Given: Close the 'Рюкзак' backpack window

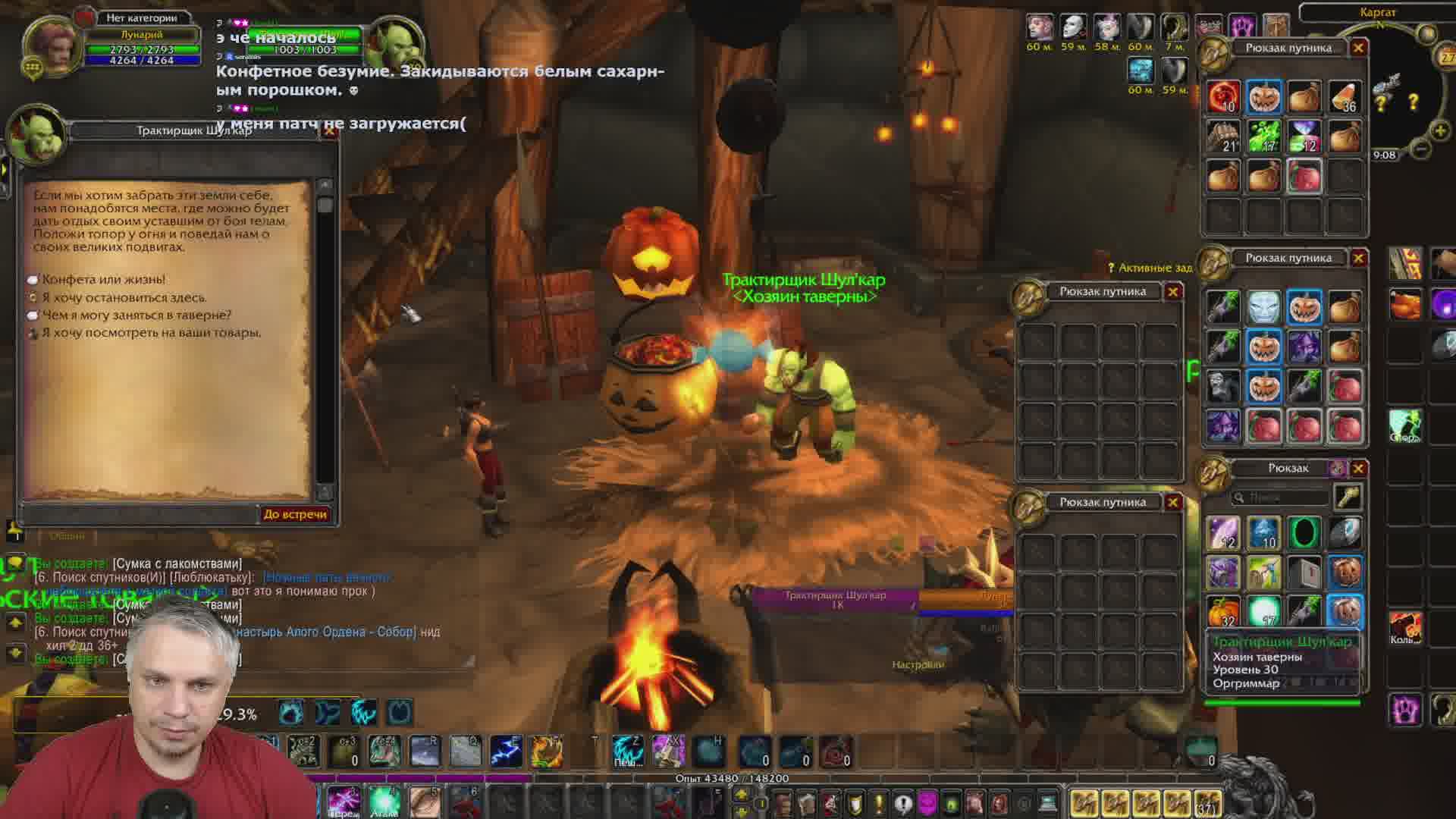Looking at the screenshot, I should pyautogui.click(x=1358, y=469).
